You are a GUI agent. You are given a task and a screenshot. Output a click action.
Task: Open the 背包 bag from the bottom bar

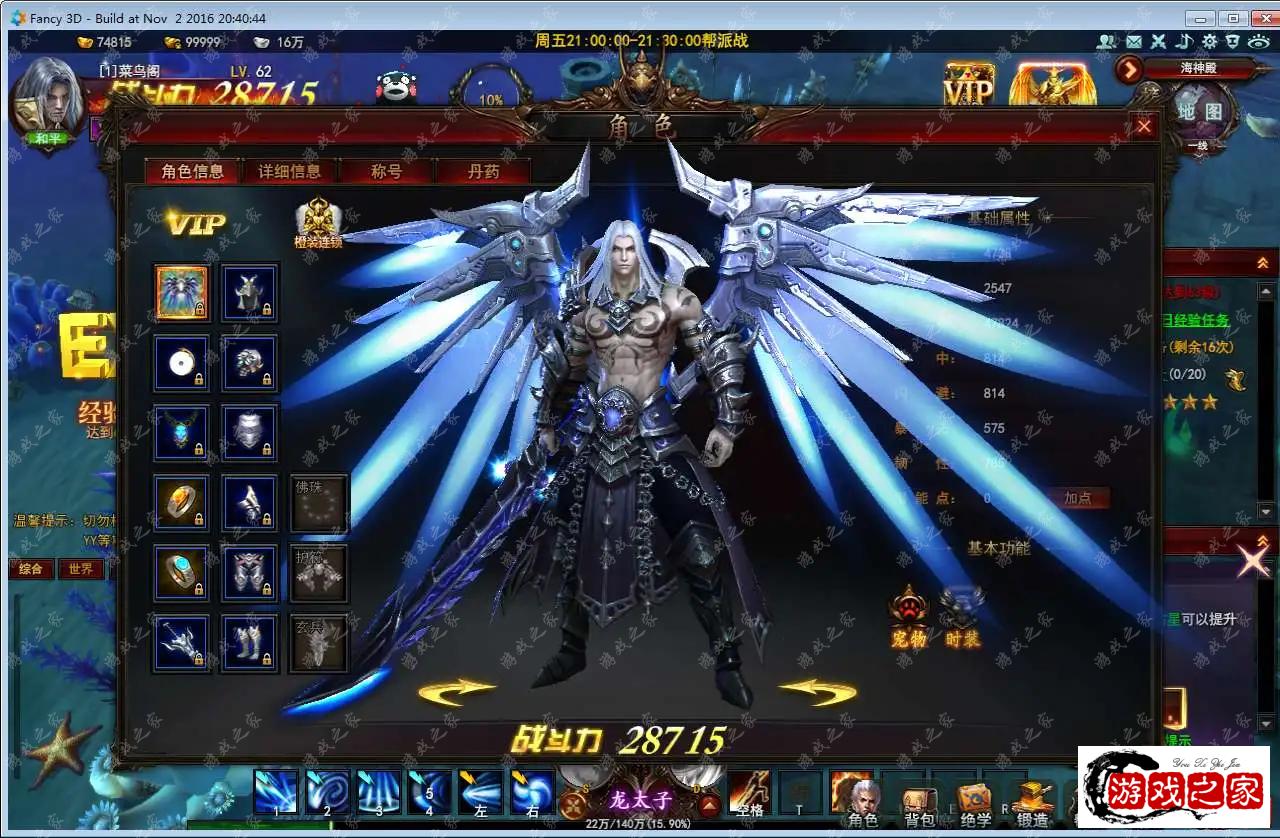[x=918, y=801]
